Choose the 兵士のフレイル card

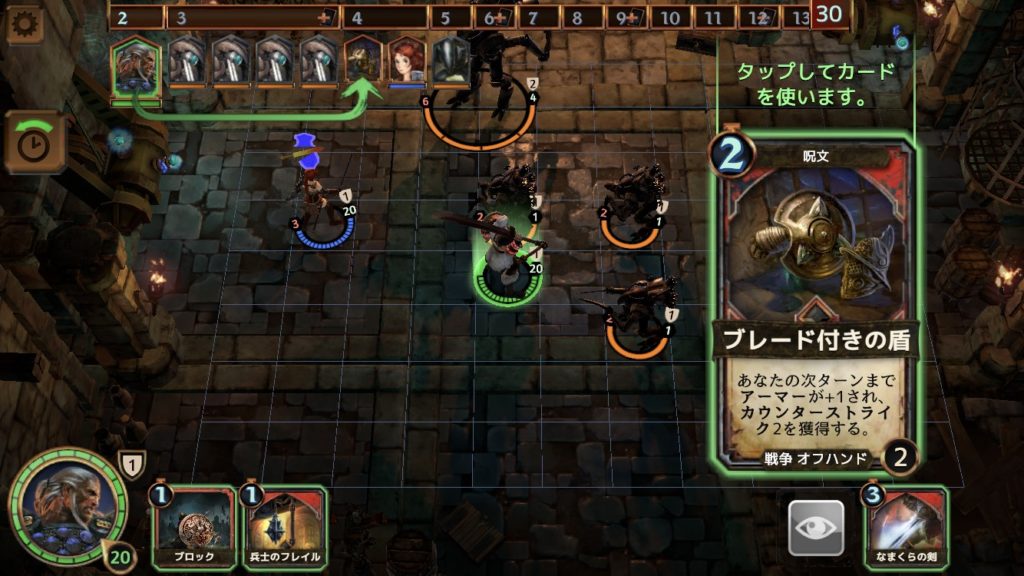tap(284, 527)
